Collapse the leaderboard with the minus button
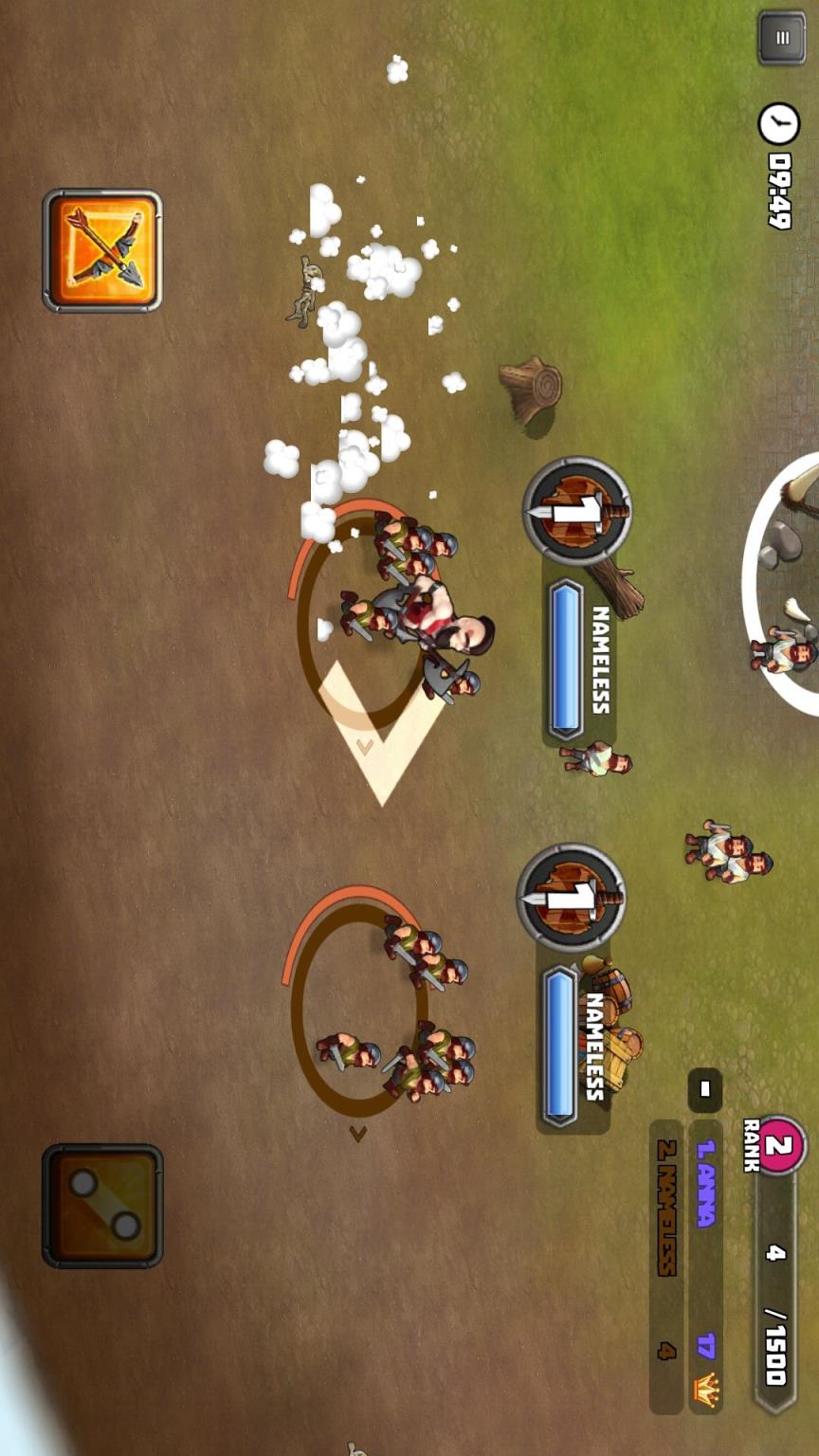The height and width of the screenshot is (1456, 819). coord(704,1089)
